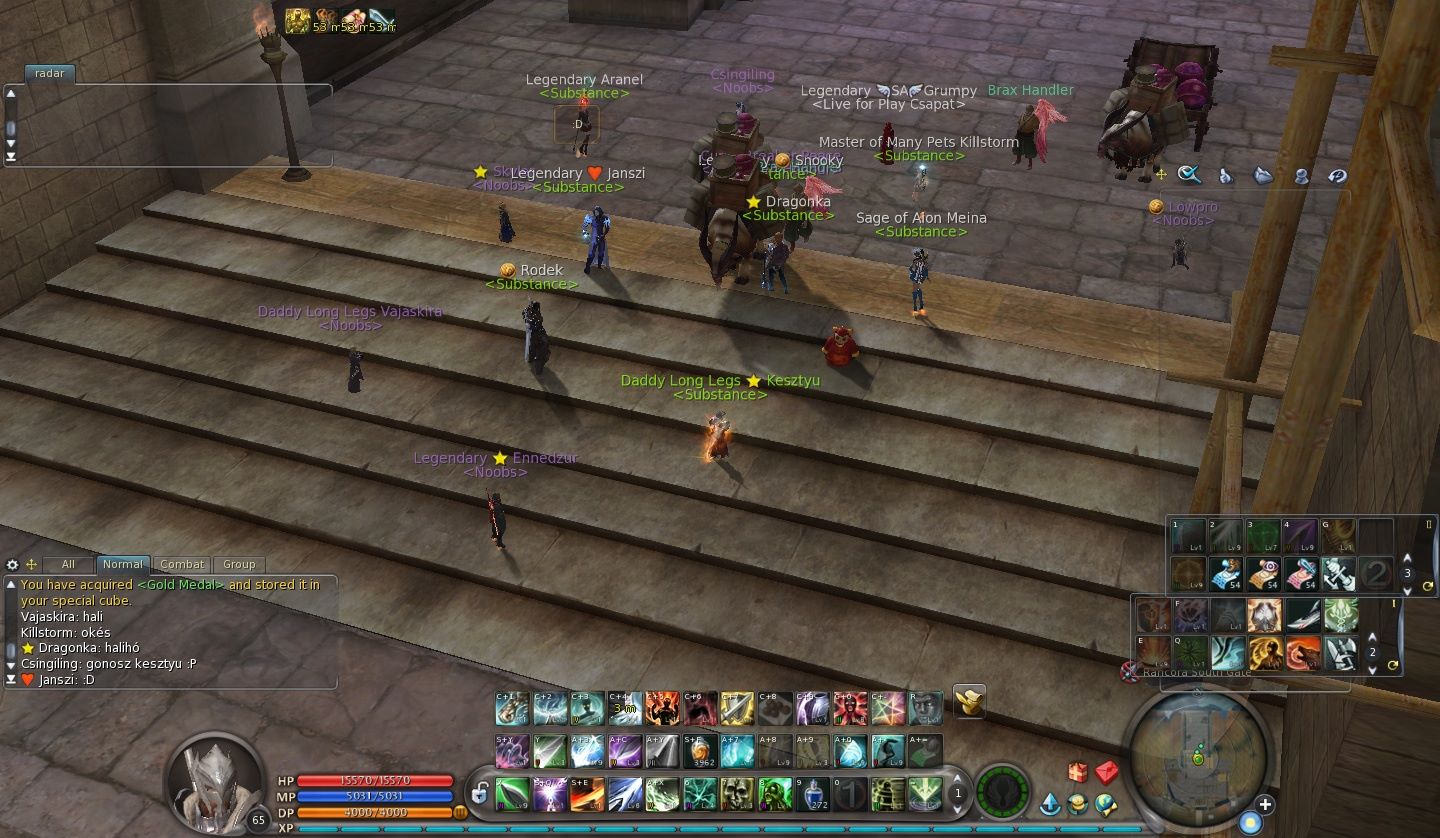This screenshot has width=1440, height=838.
Task: Activate the burning figure skill C+5
Action: pyautogui.click(x=662, y=708)
